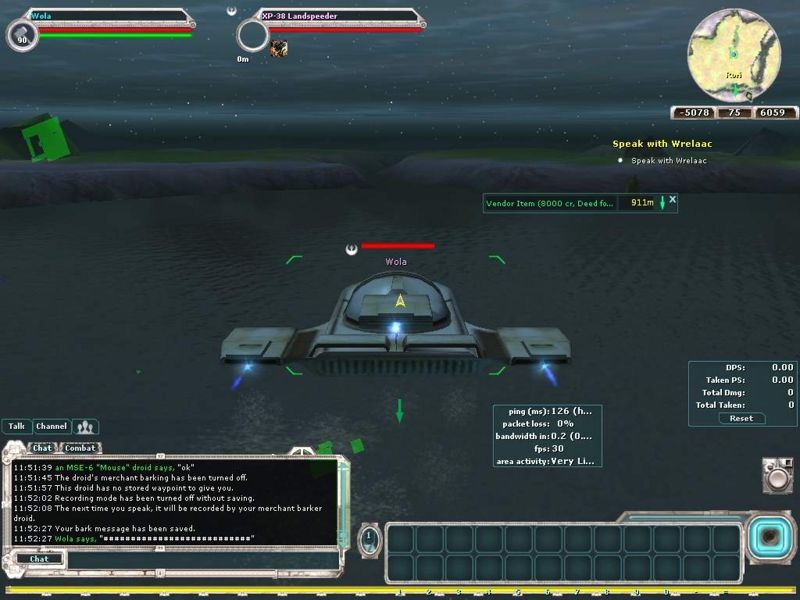The width and height of the screenshot is (800, 600).
Task: Switch to the Combat chat tab
Action: pyautogui.click(x=80, y=448)
